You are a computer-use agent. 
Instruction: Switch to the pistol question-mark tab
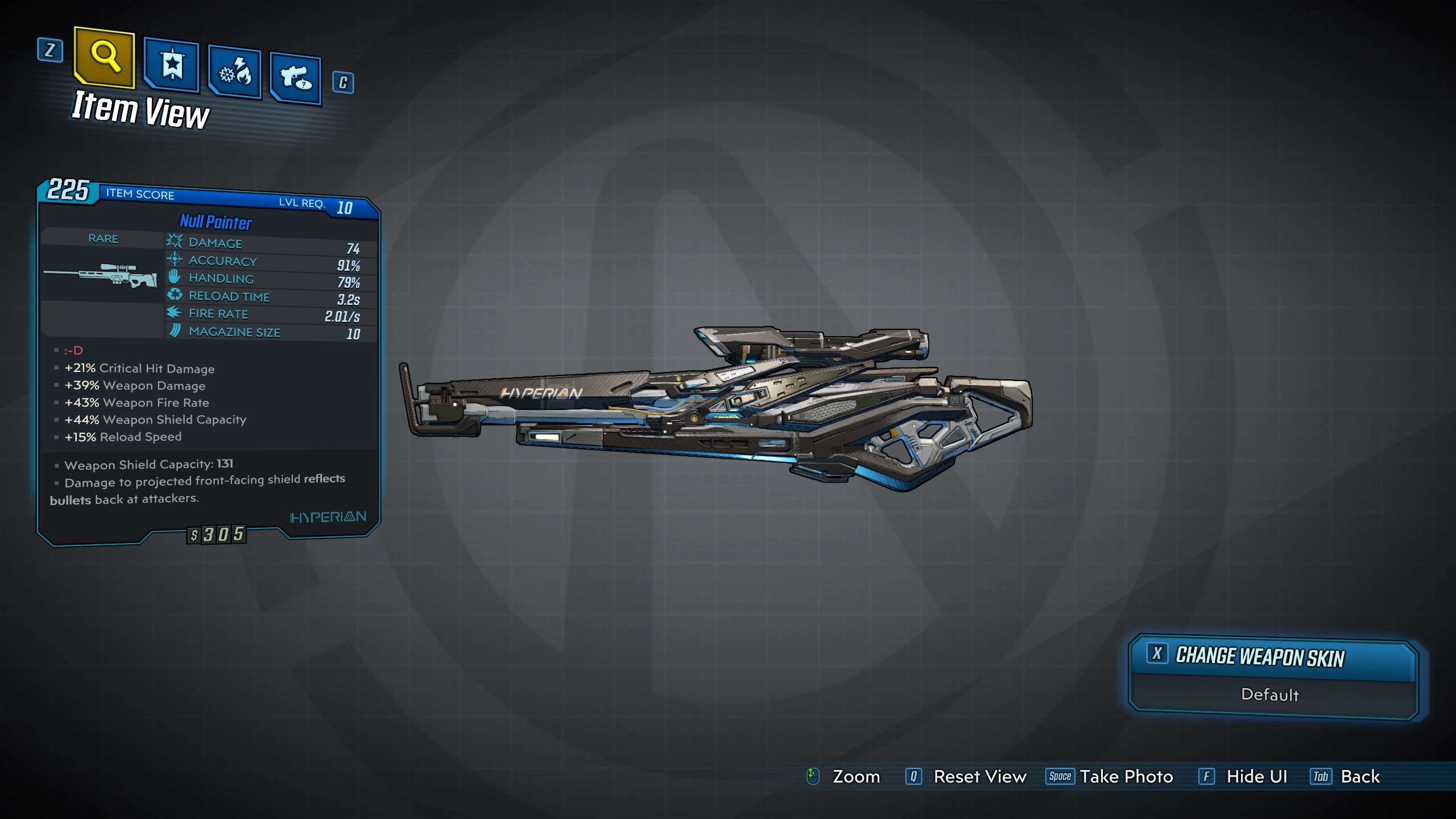pos(295,78)
